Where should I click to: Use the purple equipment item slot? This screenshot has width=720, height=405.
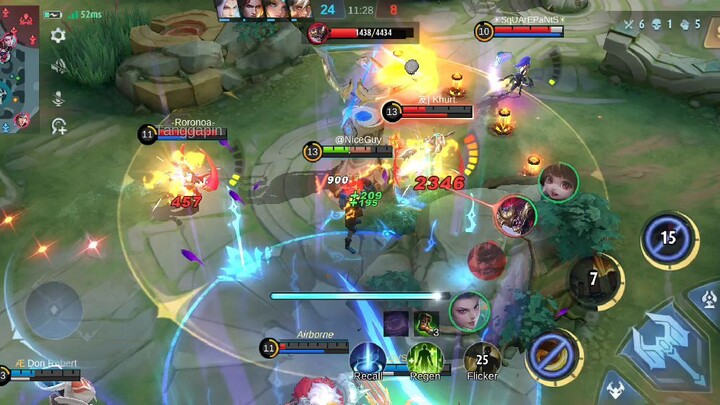coord(397,323)
